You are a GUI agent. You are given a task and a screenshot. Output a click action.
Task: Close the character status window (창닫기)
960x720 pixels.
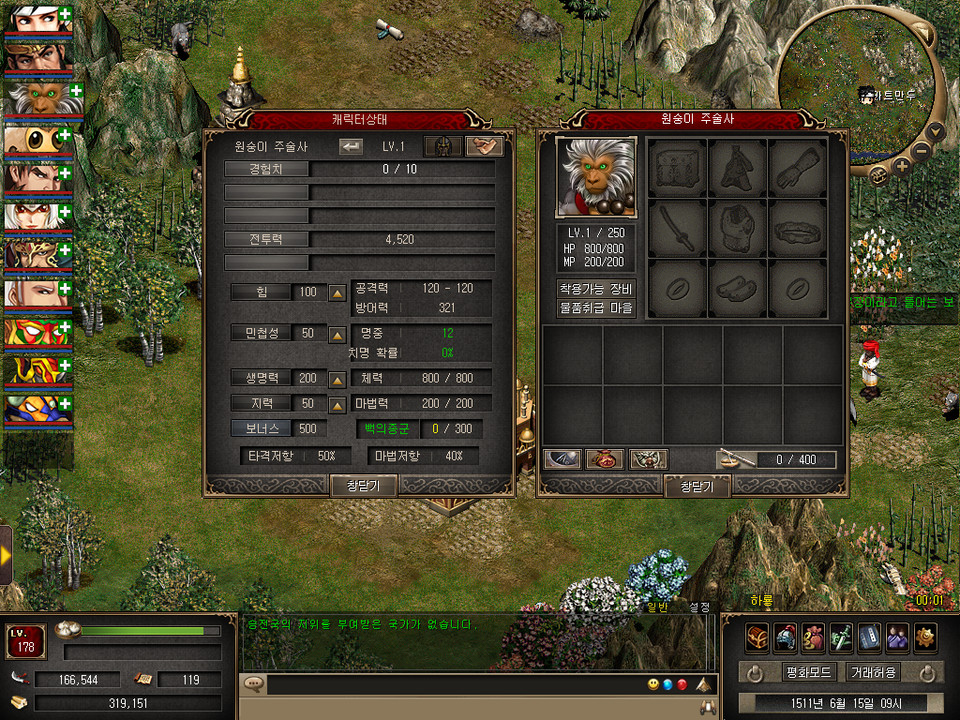pyautogui.click(x=363, y=486)
